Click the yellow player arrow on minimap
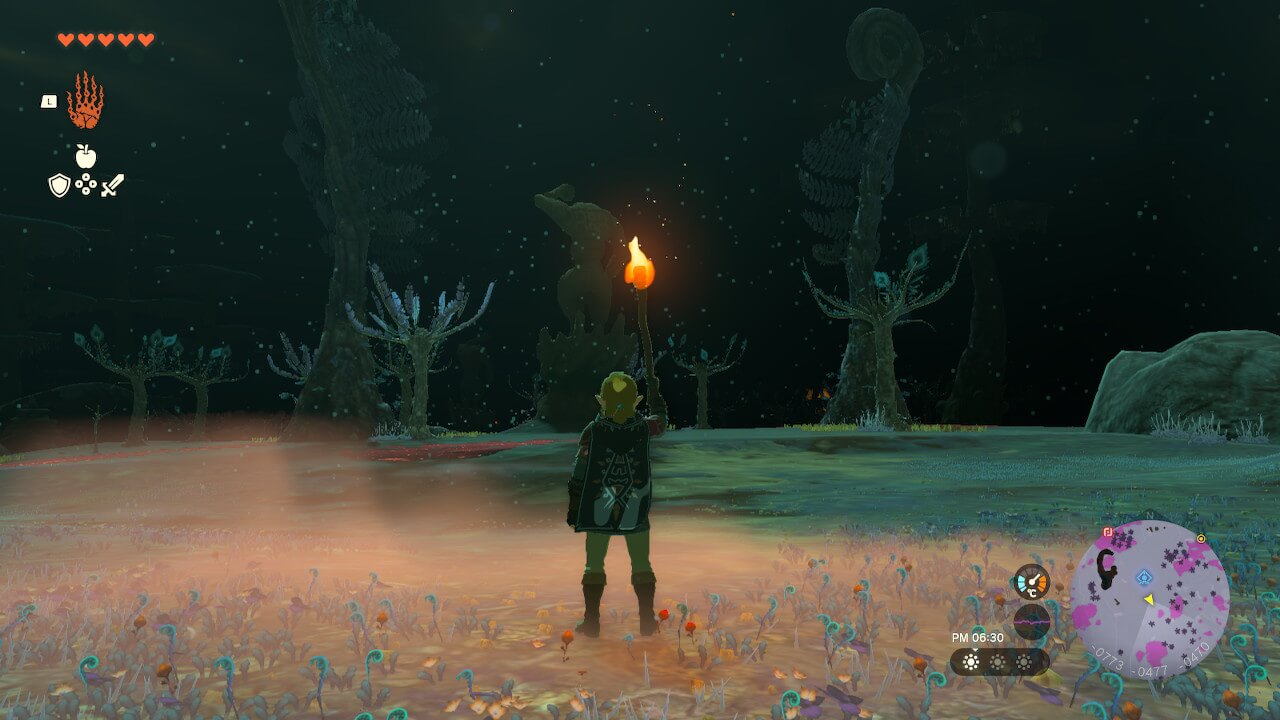1280x720 pixels. [x=1149, y=600]
